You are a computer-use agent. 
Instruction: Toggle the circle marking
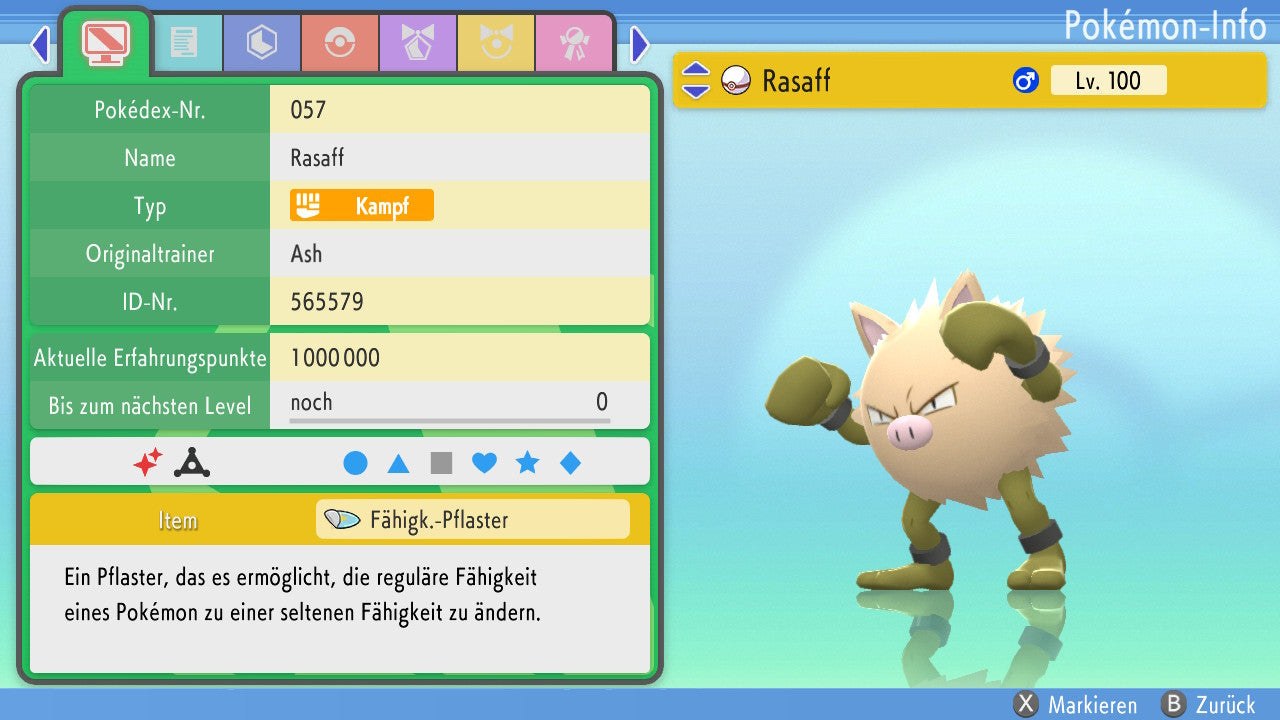(x=355, y=463)
